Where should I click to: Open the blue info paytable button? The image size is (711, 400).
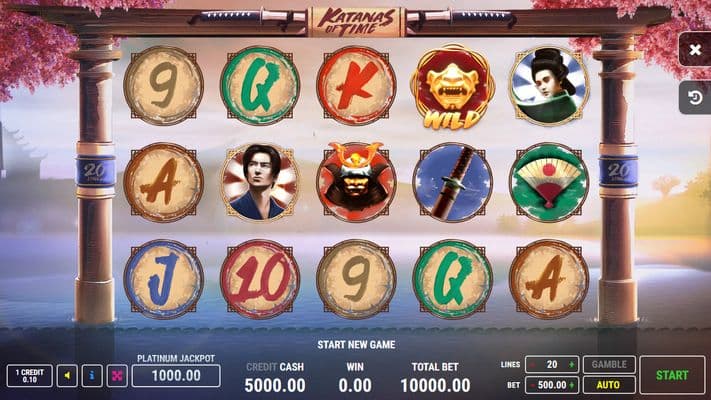(92, 376)
